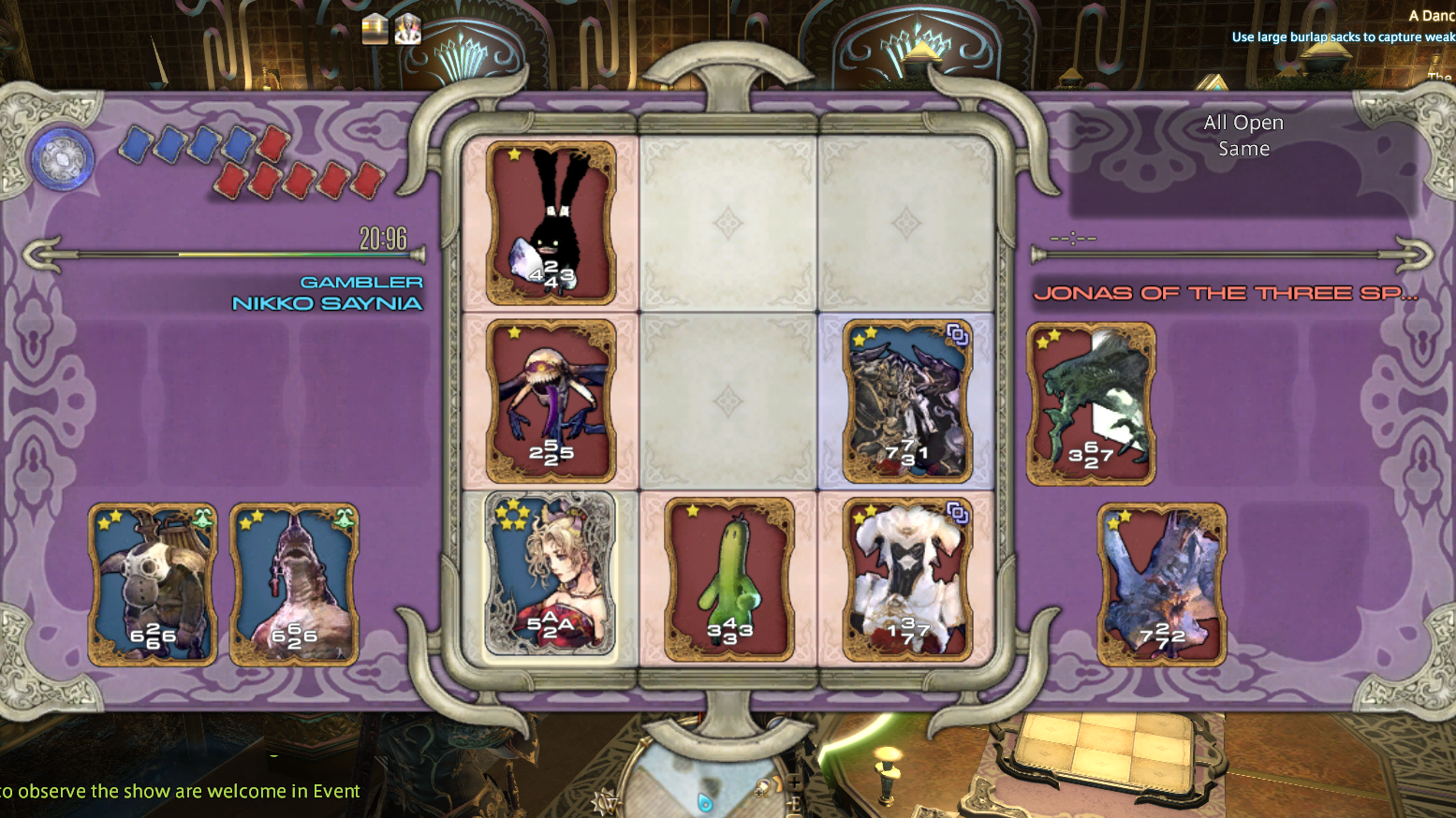
Task: Click the green cactuar card on board
Action: click(728, 579)
